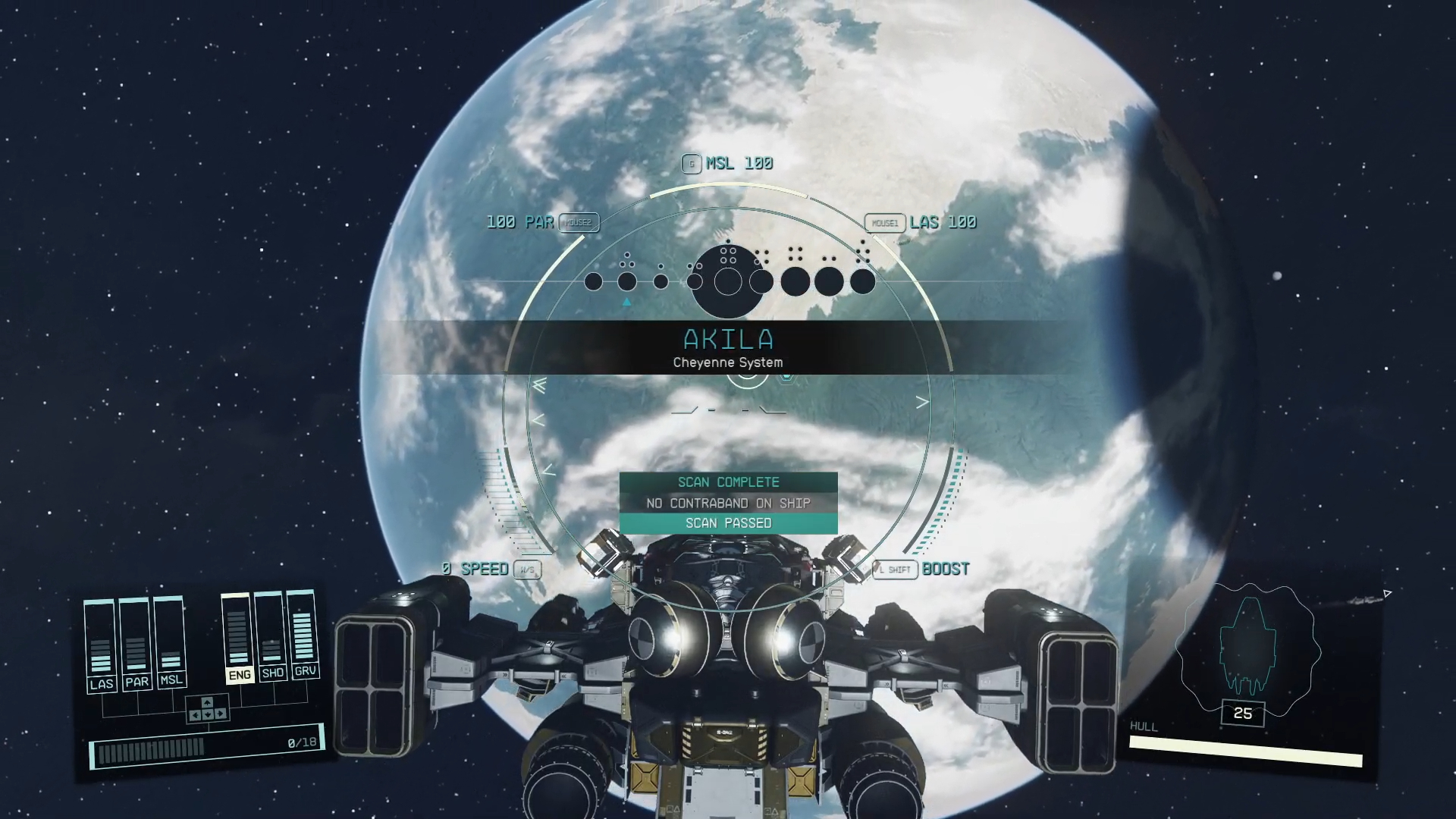The image size is (1456, 819).
Task: Click the largest planet dot above AKILA label
Action: (728, 280)
